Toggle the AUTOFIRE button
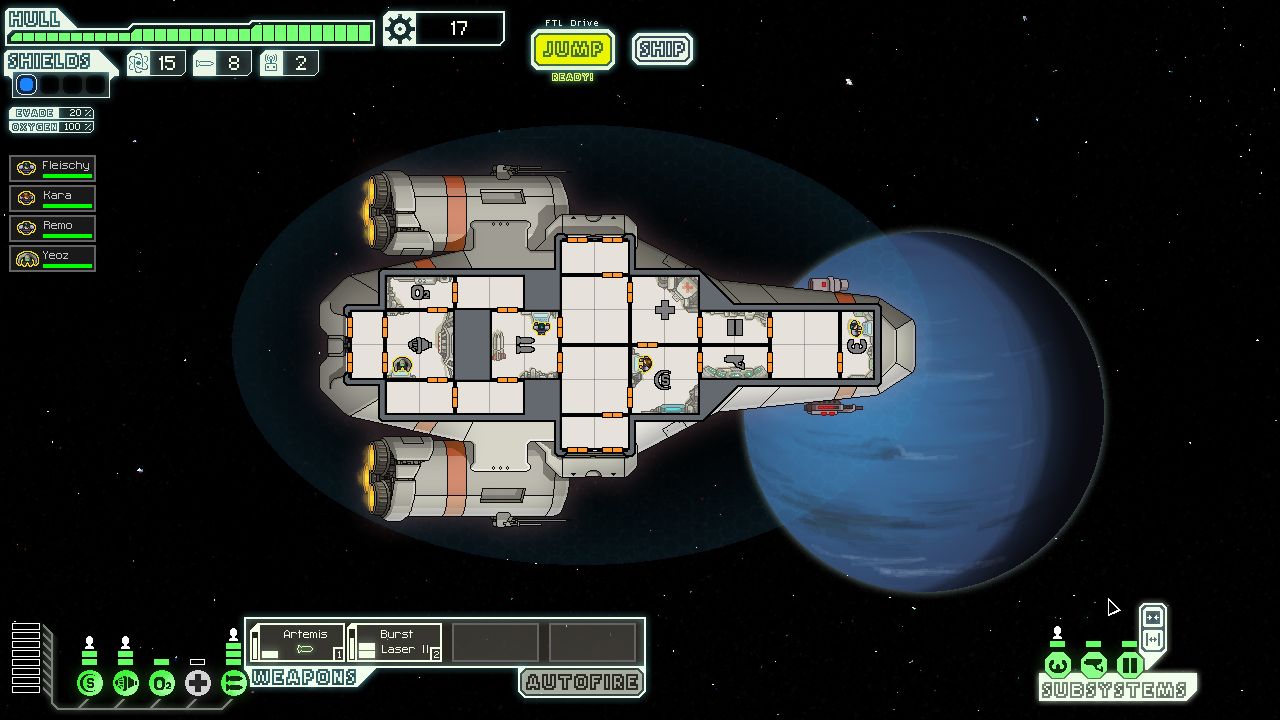Image resolution: width=1280 pixels, height=720 pixels. click(582, 683)
